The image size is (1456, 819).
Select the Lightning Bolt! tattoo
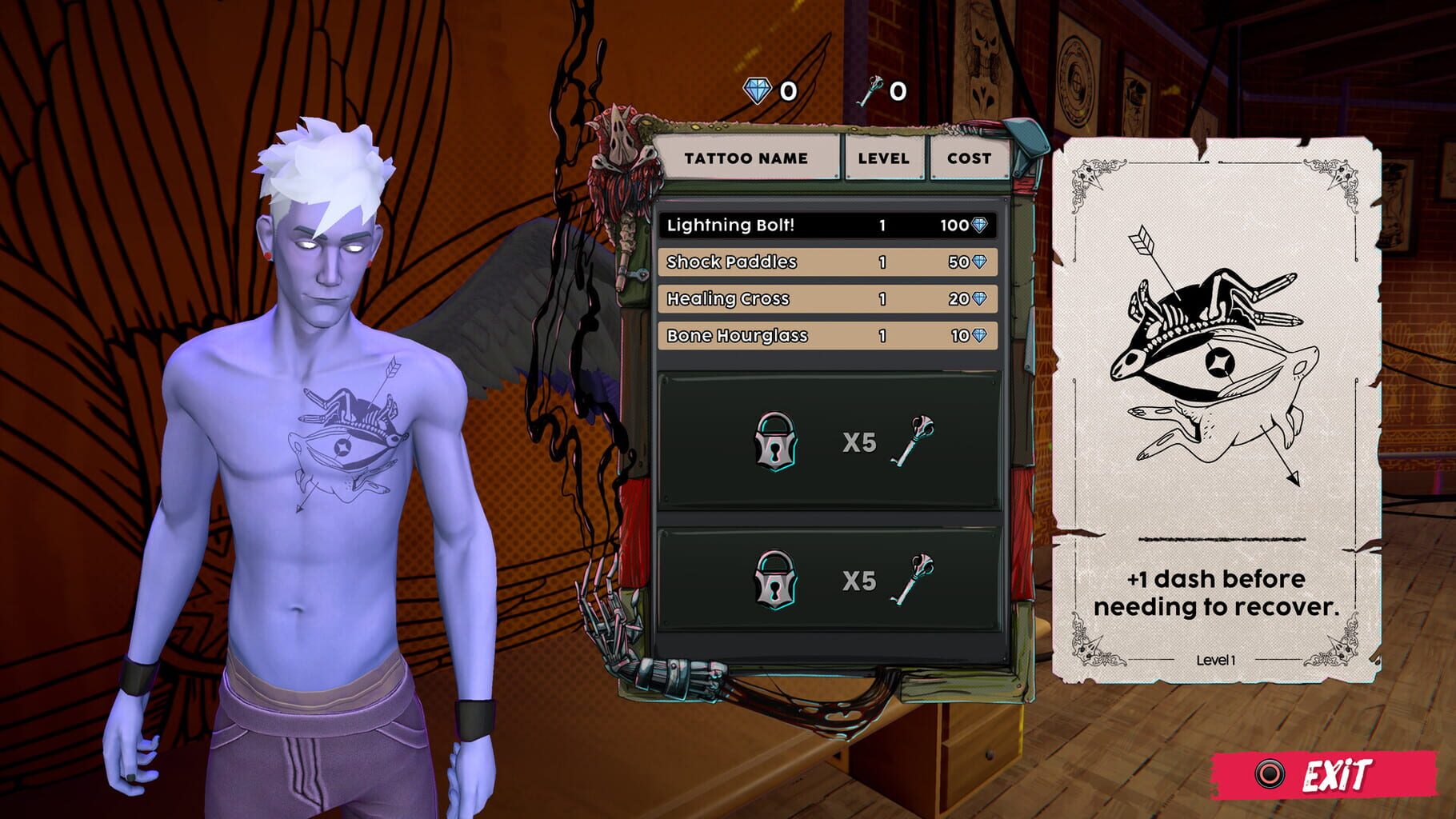(828, 226)
